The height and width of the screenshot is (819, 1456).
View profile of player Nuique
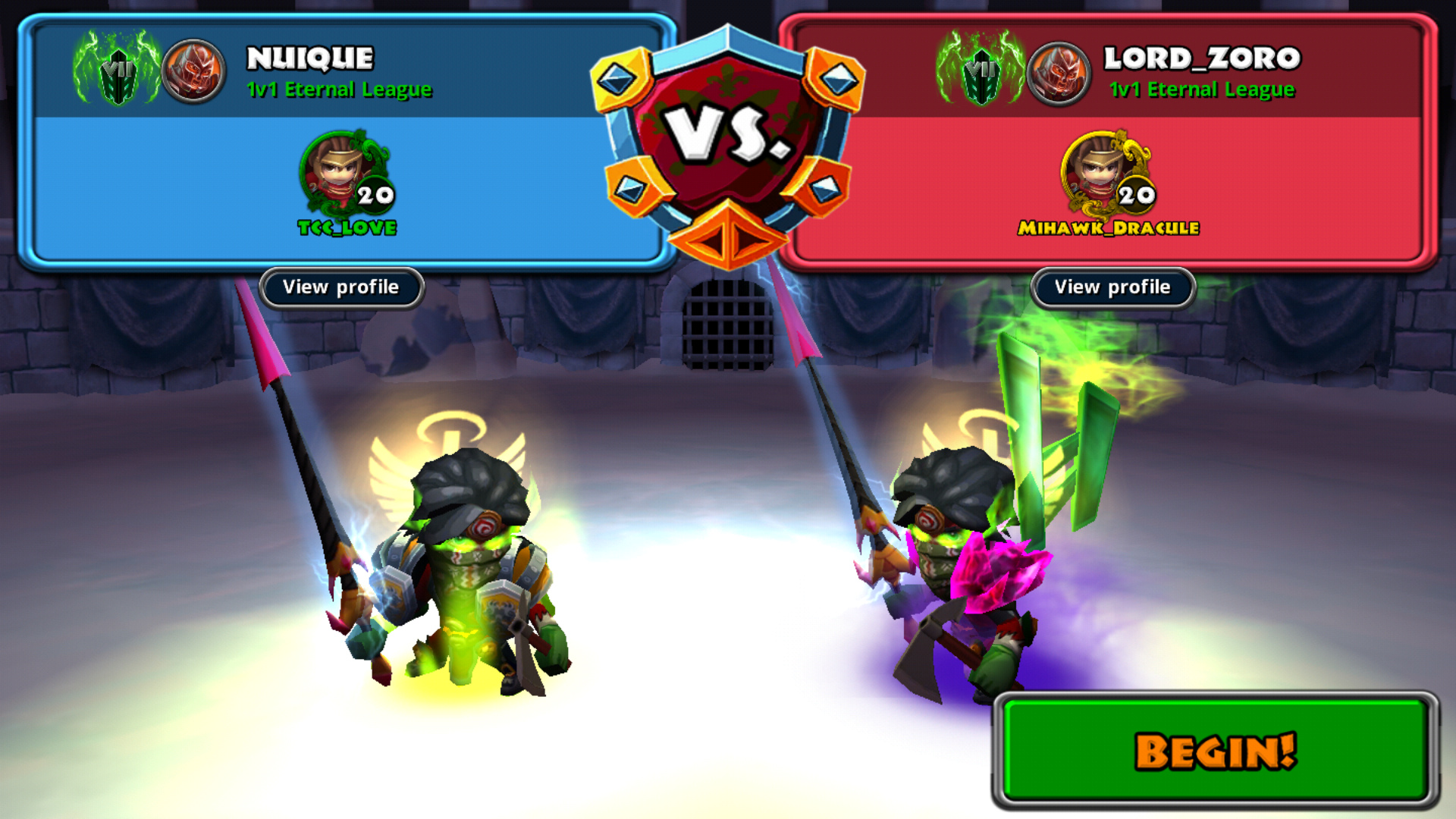click(340, 287)
